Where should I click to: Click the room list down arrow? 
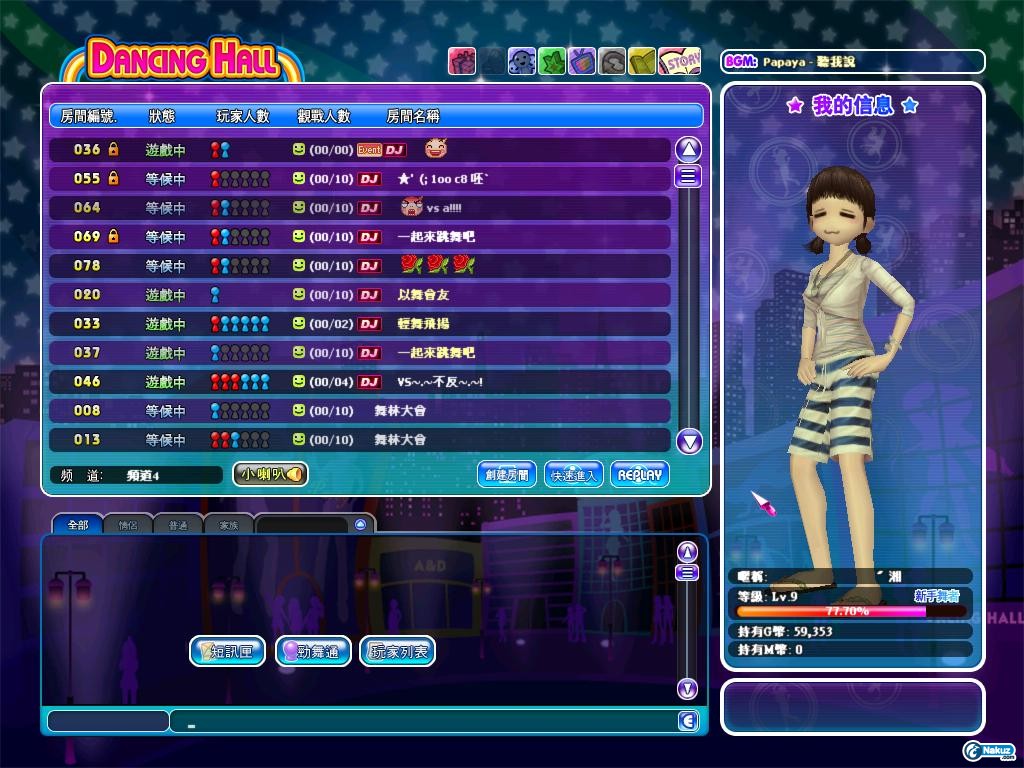pos(688,441)
